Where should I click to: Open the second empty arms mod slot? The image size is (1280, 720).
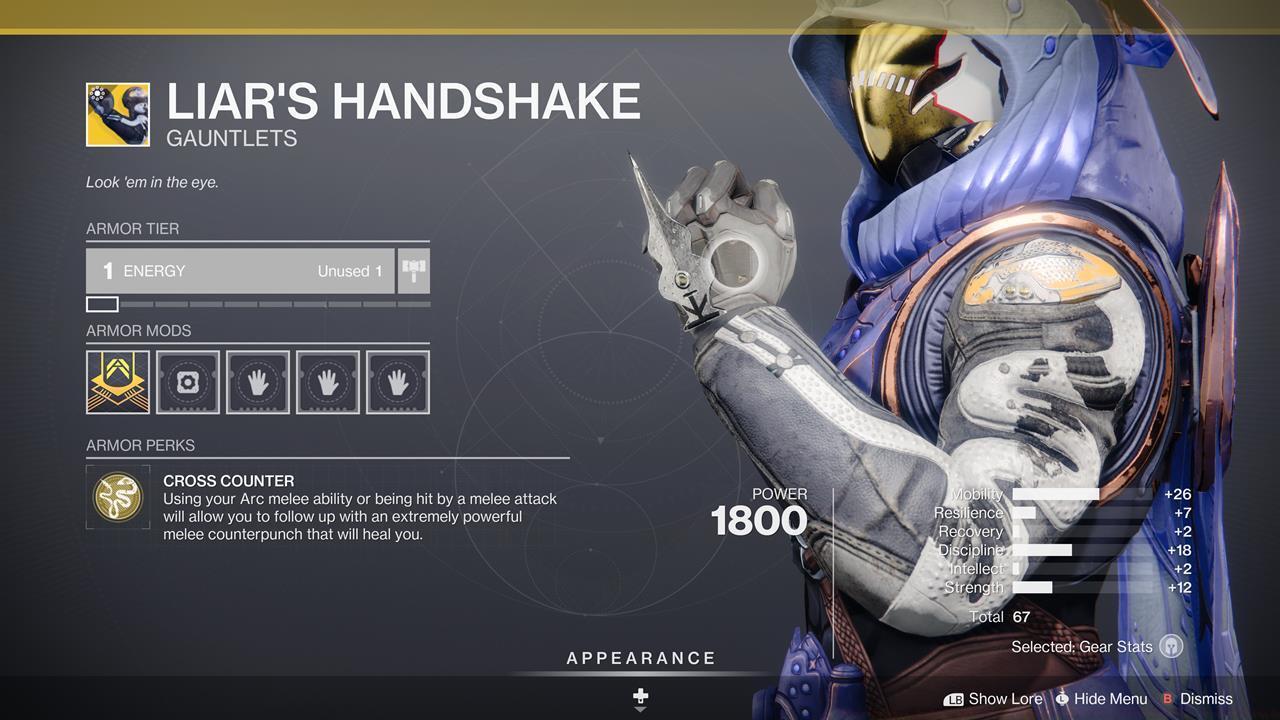pyautogui.click(x=327, y=381)
